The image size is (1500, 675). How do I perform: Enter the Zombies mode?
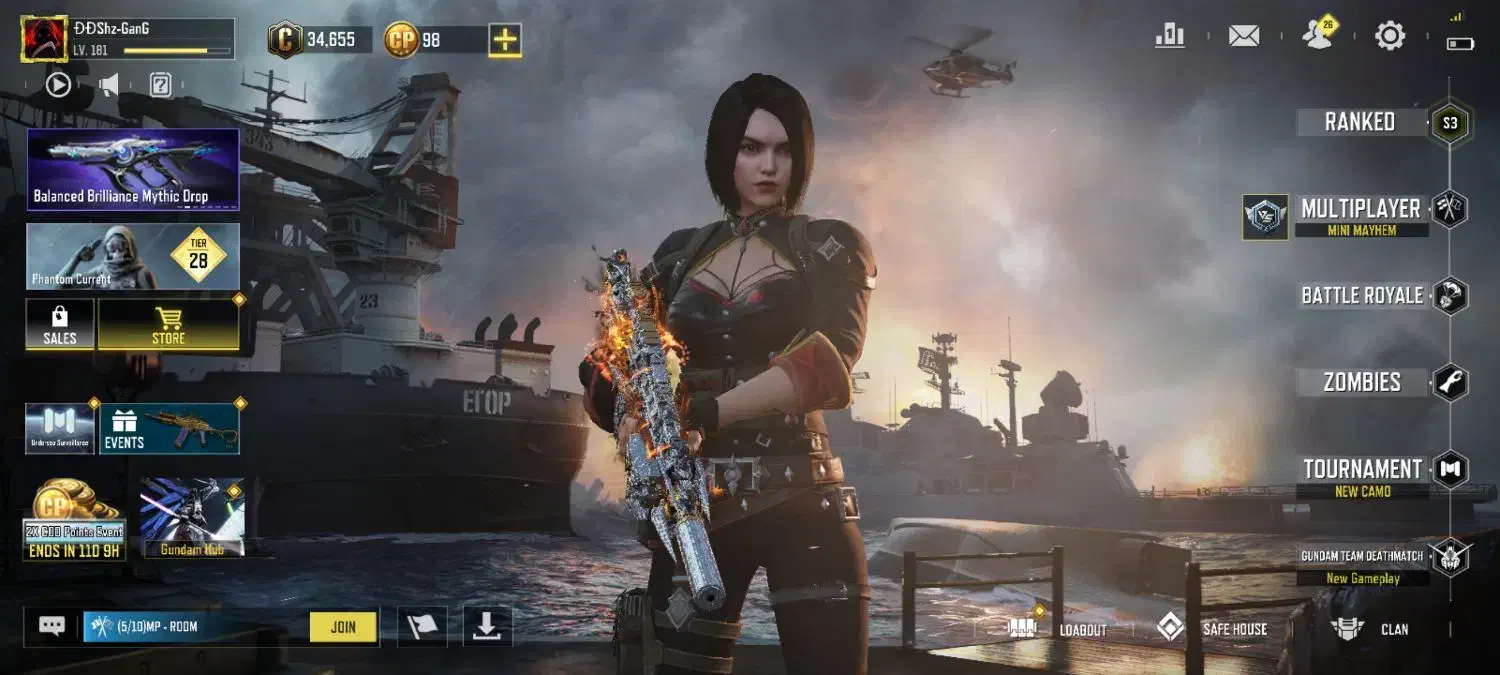(1362, 382)
